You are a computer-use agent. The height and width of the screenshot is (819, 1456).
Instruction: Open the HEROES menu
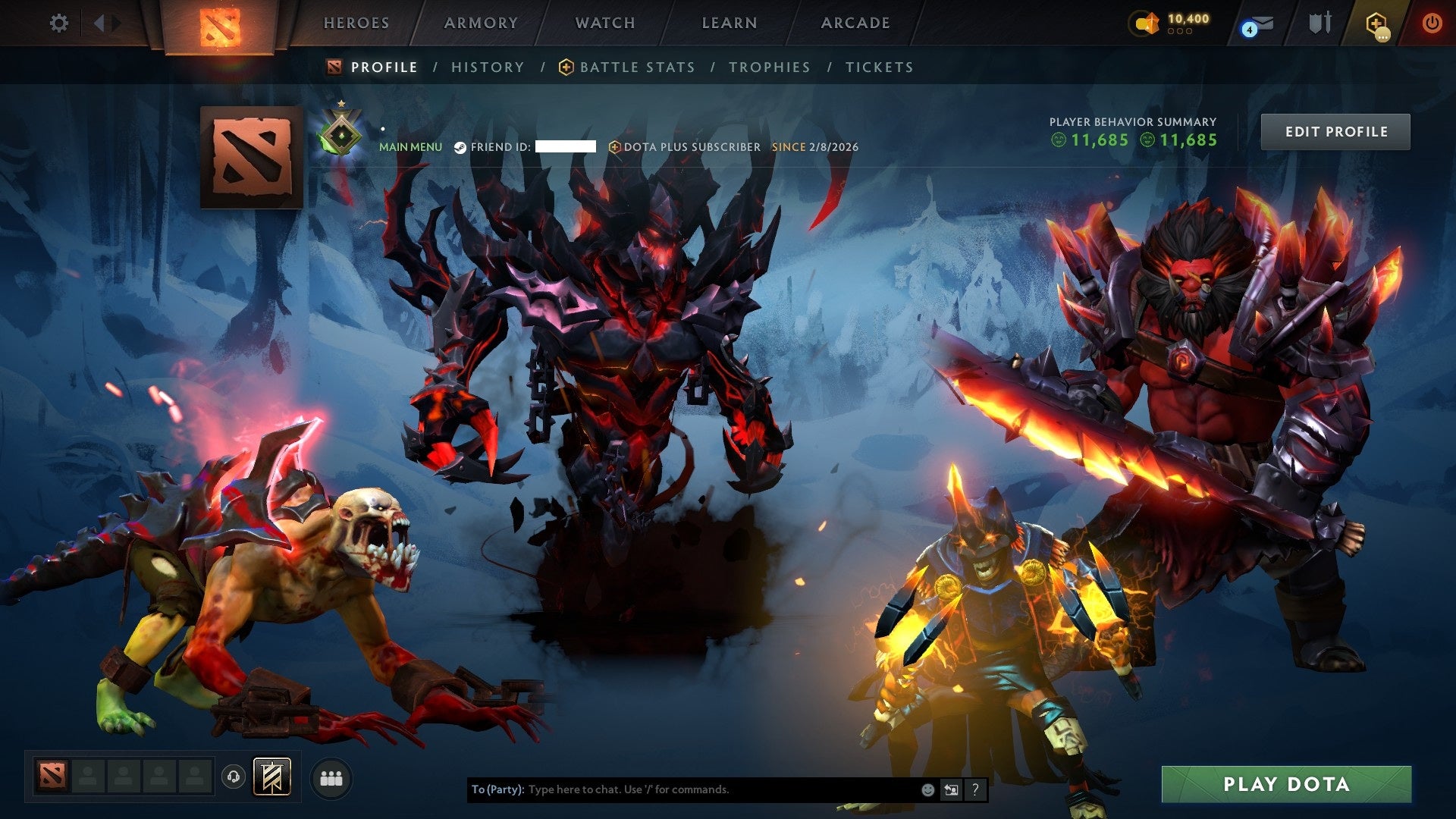point(356,23)
